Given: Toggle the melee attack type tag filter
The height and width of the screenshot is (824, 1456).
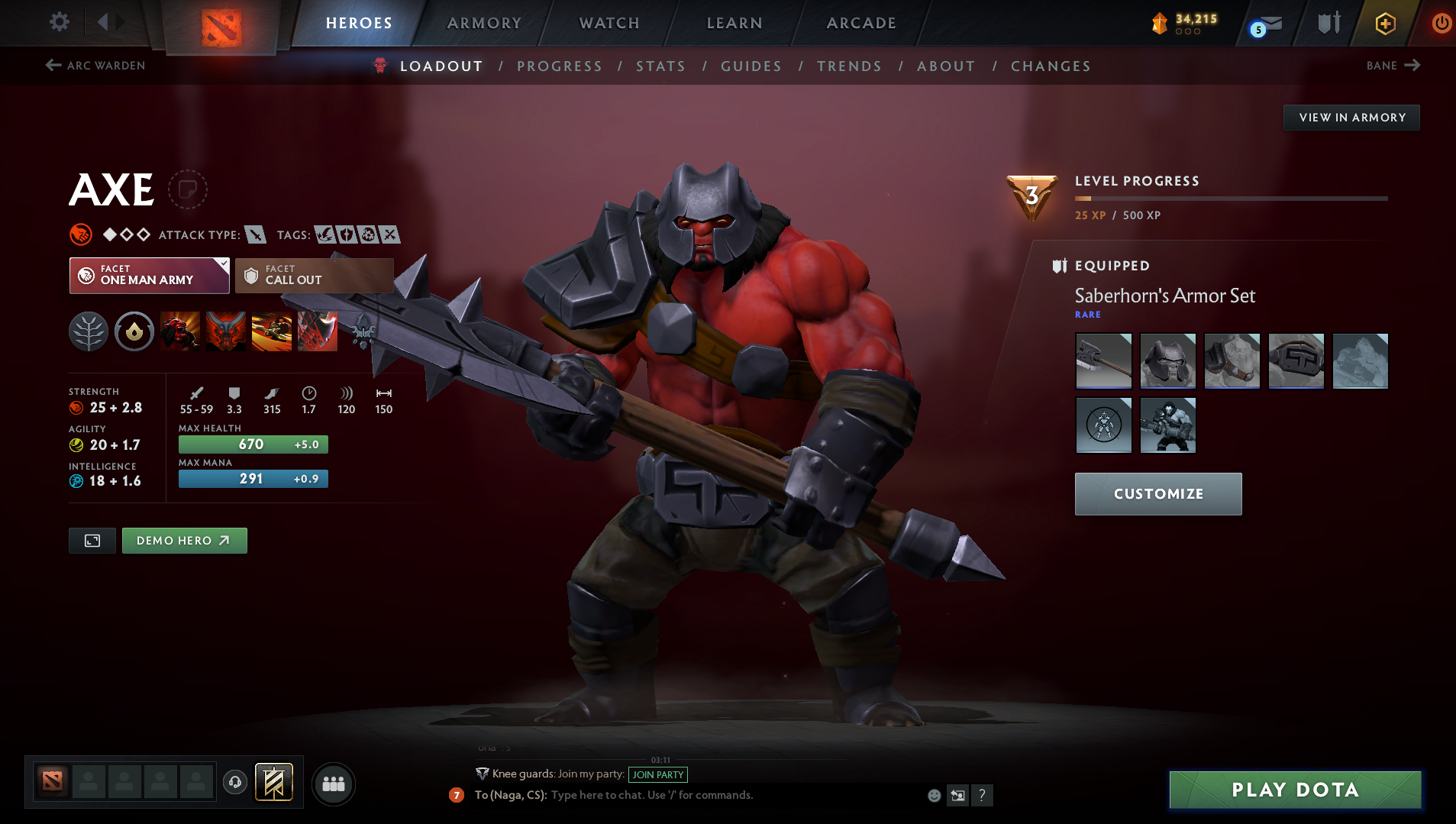Looking at the screenshot, I should click(255, 235).
